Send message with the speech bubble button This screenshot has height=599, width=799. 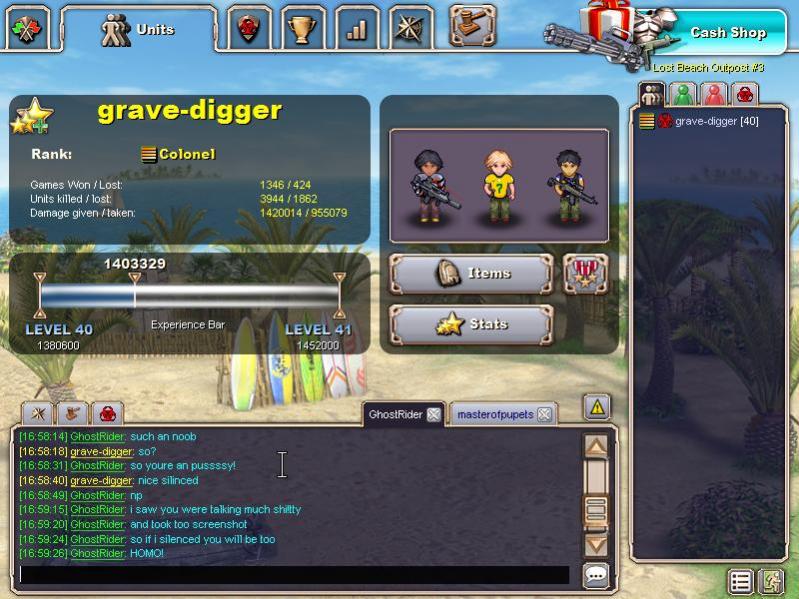click(x=596, y=575)
